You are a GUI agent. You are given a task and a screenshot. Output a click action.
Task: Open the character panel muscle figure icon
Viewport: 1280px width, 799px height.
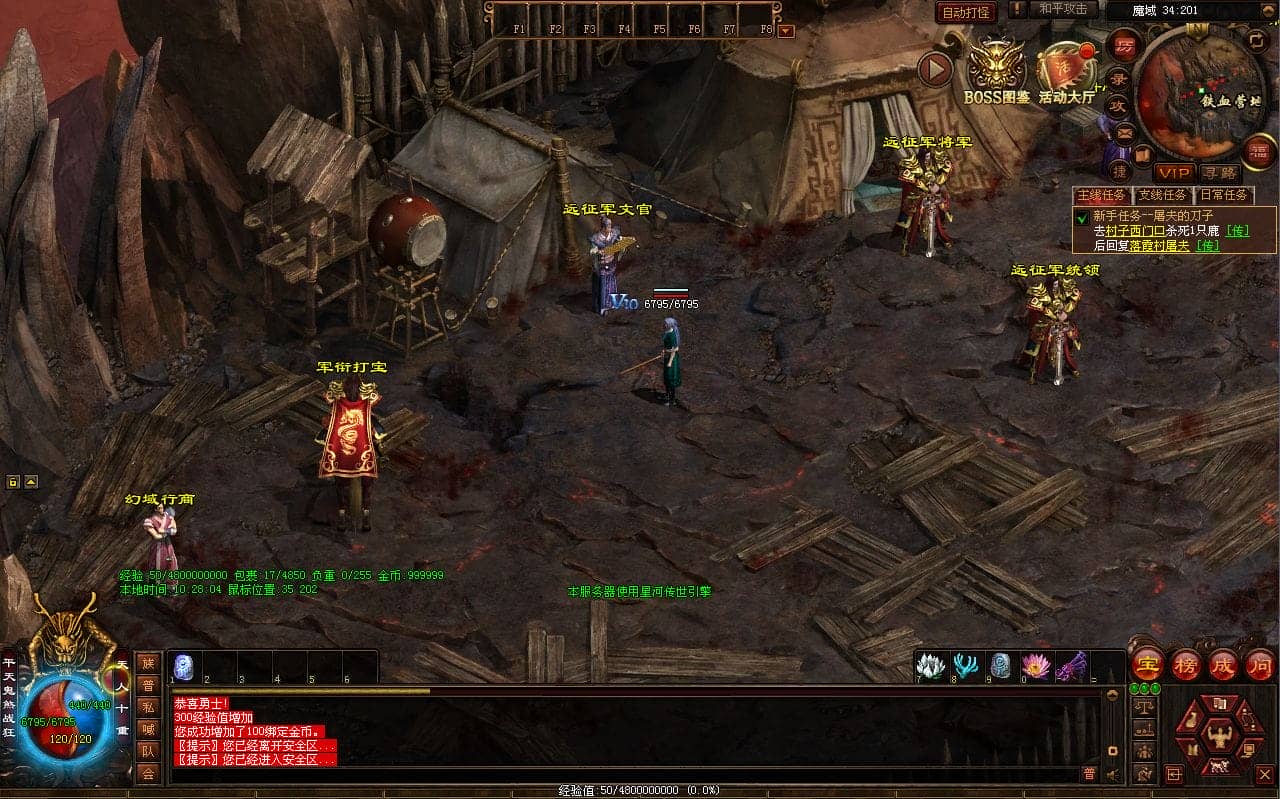tap(1218, 737)
